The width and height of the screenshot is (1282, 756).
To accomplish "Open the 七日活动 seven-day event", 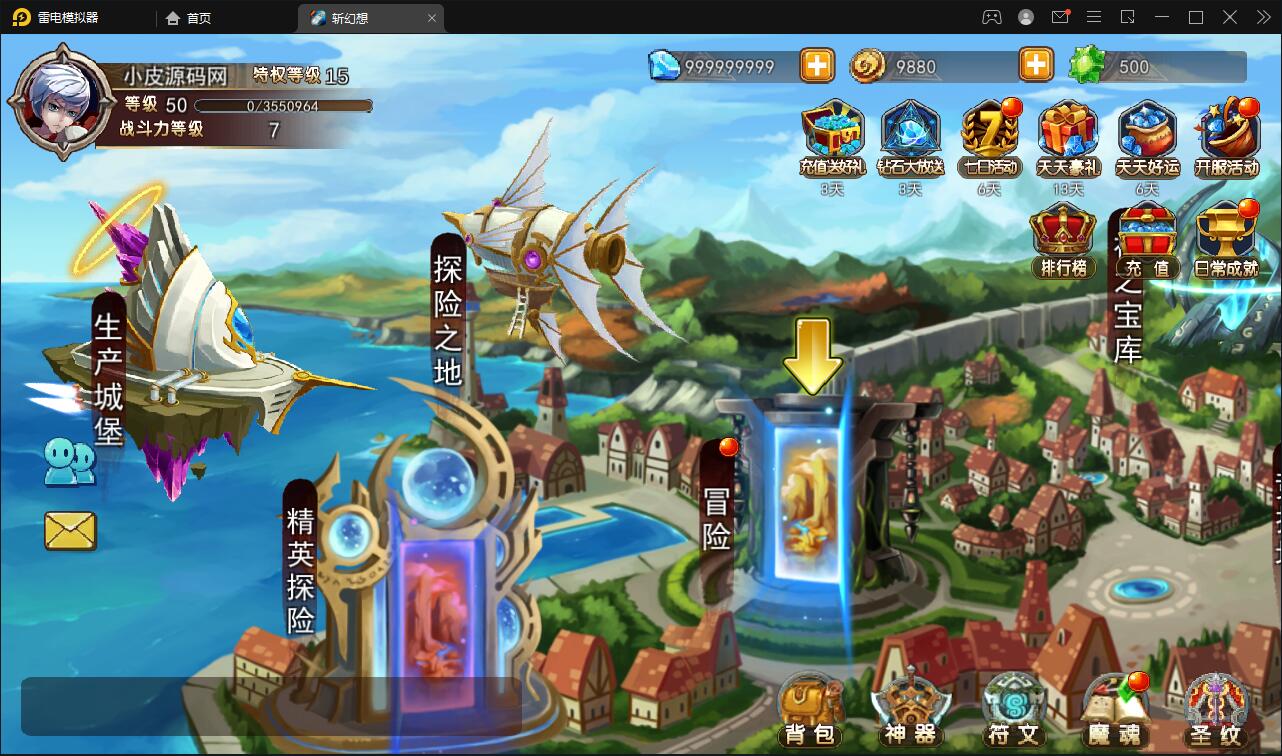I will click(988, 138).
